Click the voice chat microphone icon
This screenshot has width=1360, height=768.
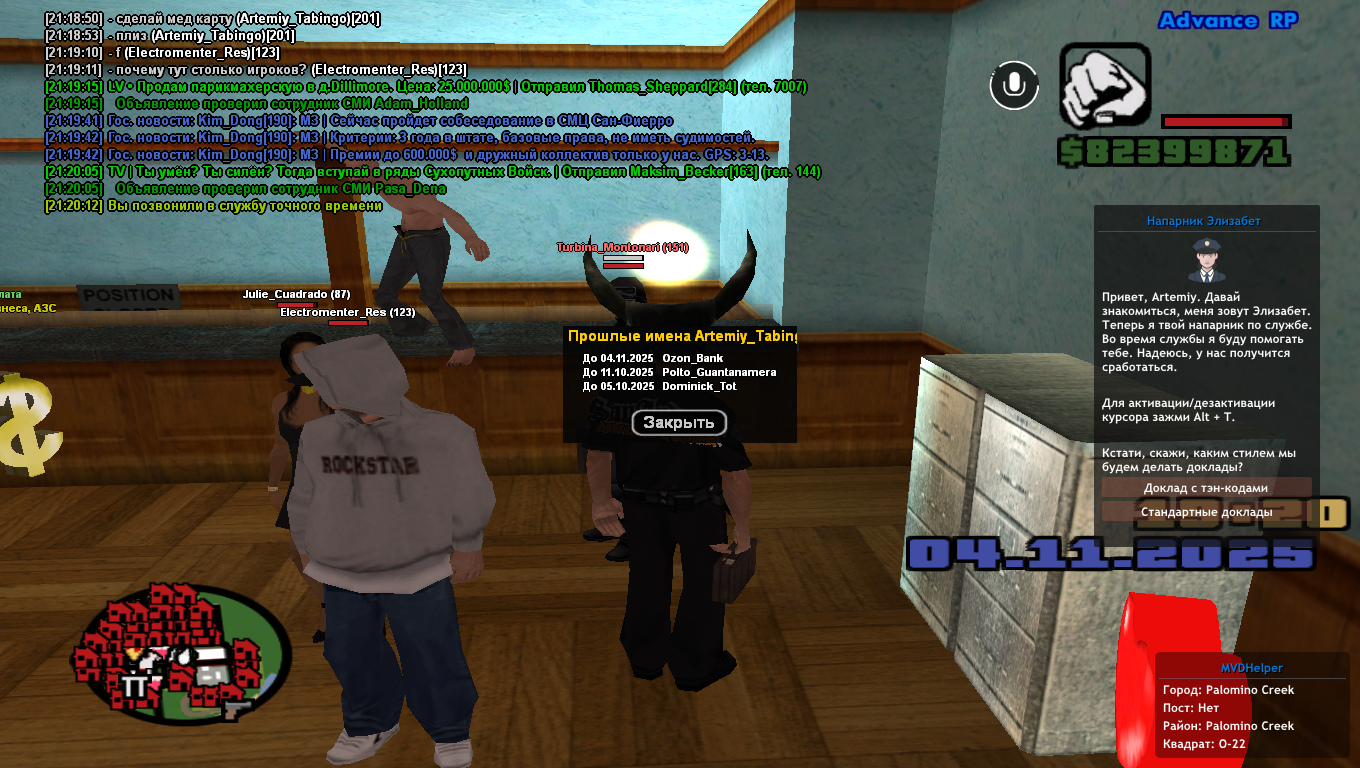[x=1013, y=86]
